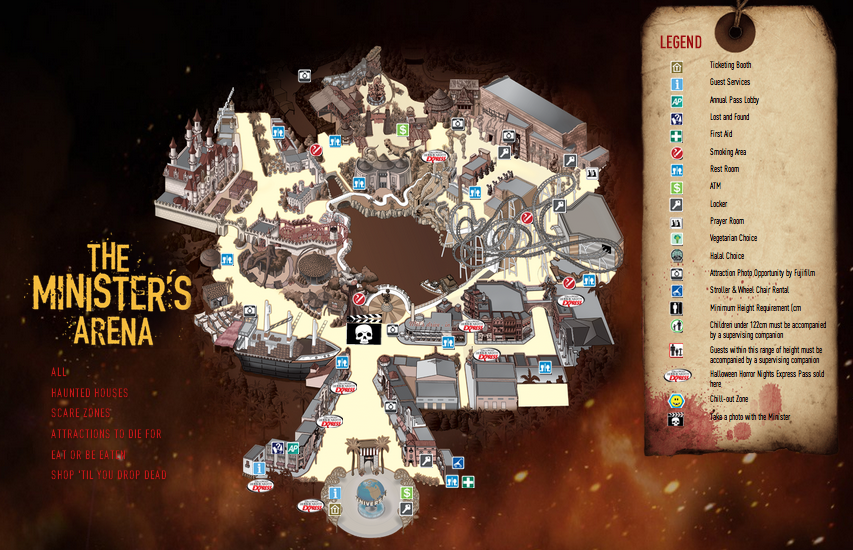The width and height of the screenshot is (853, 550).
Task: Open Shop 'Til You Drop Dead category
Action: [109, 475]
